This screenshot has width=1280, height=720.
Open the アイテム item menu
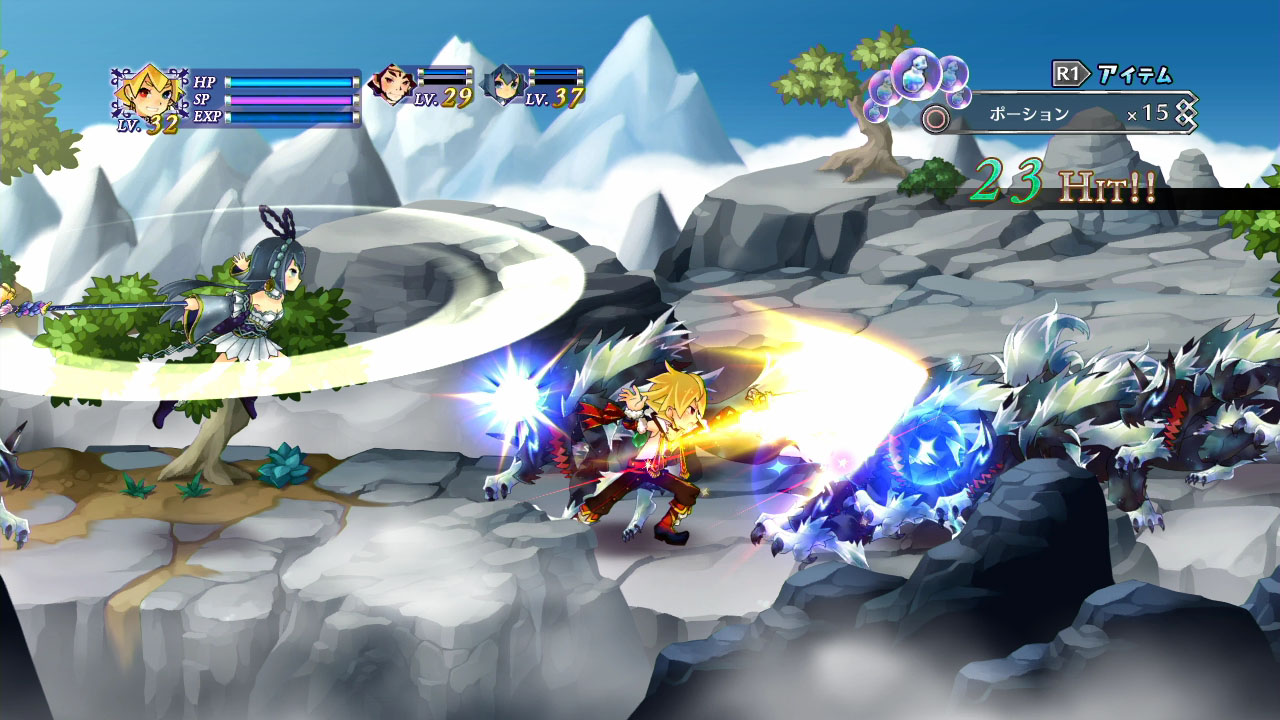1134,74
